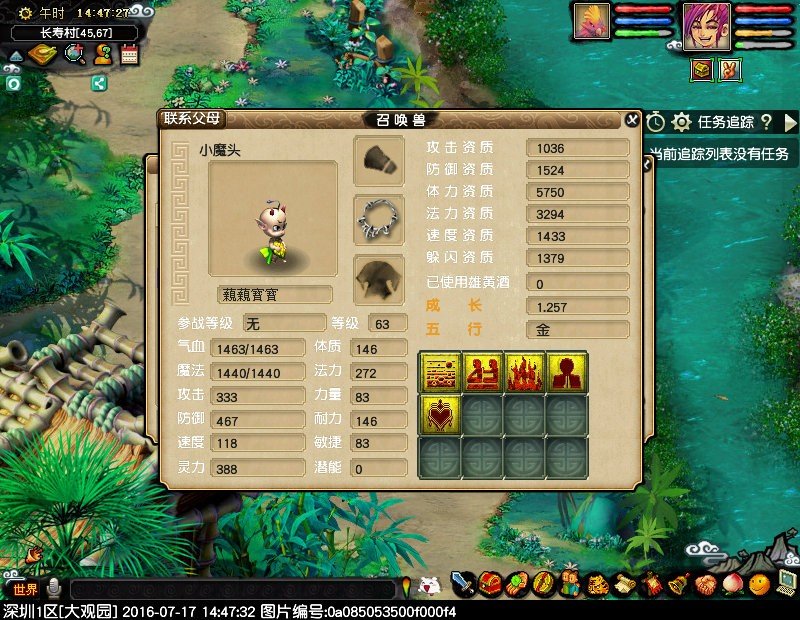Select the flame skill icon
Viewport: 800px width, 620px height.
click(525, 371)
